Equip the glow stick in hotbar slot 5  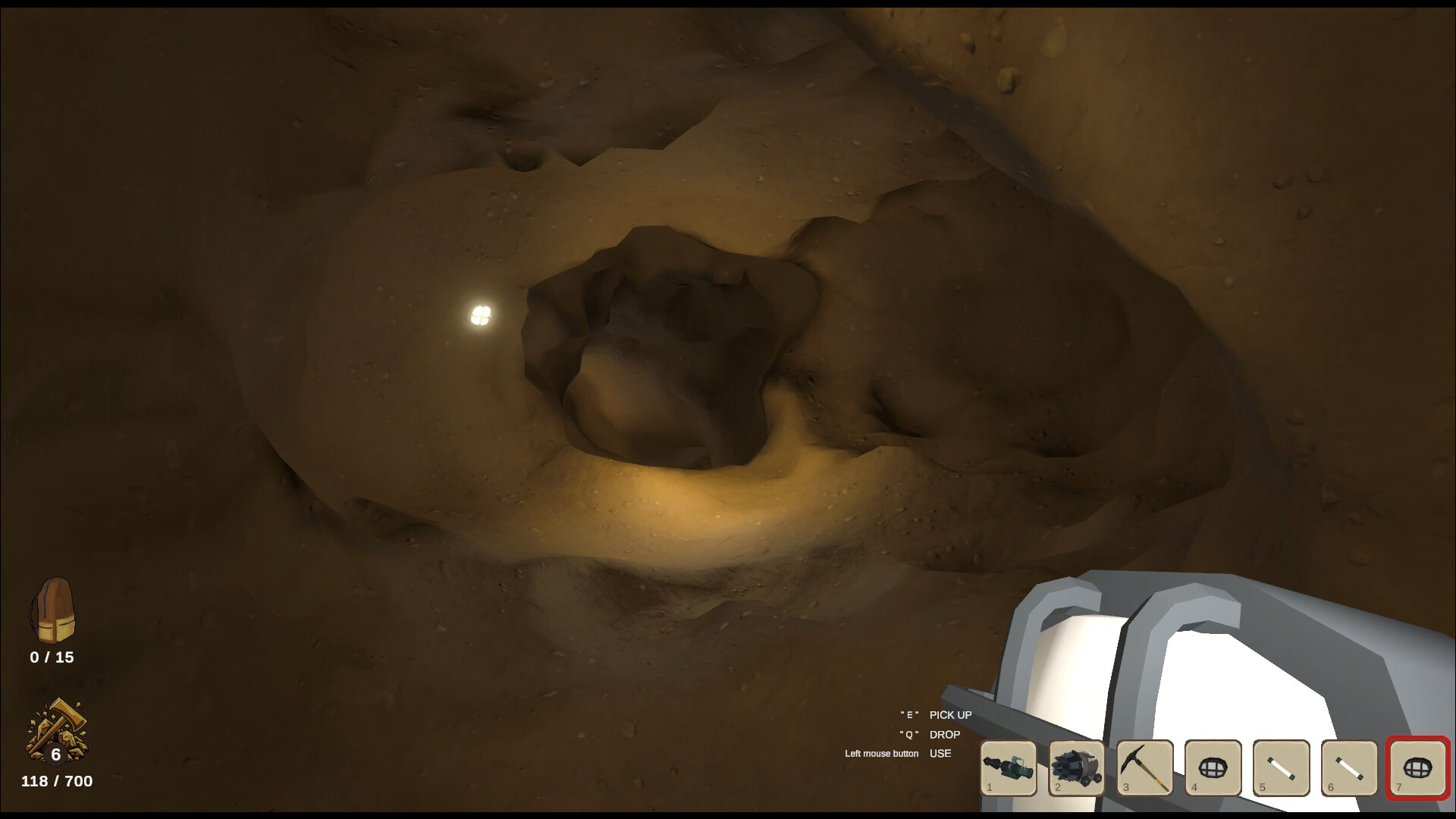pyautogui.click(x=1282, y=769)
